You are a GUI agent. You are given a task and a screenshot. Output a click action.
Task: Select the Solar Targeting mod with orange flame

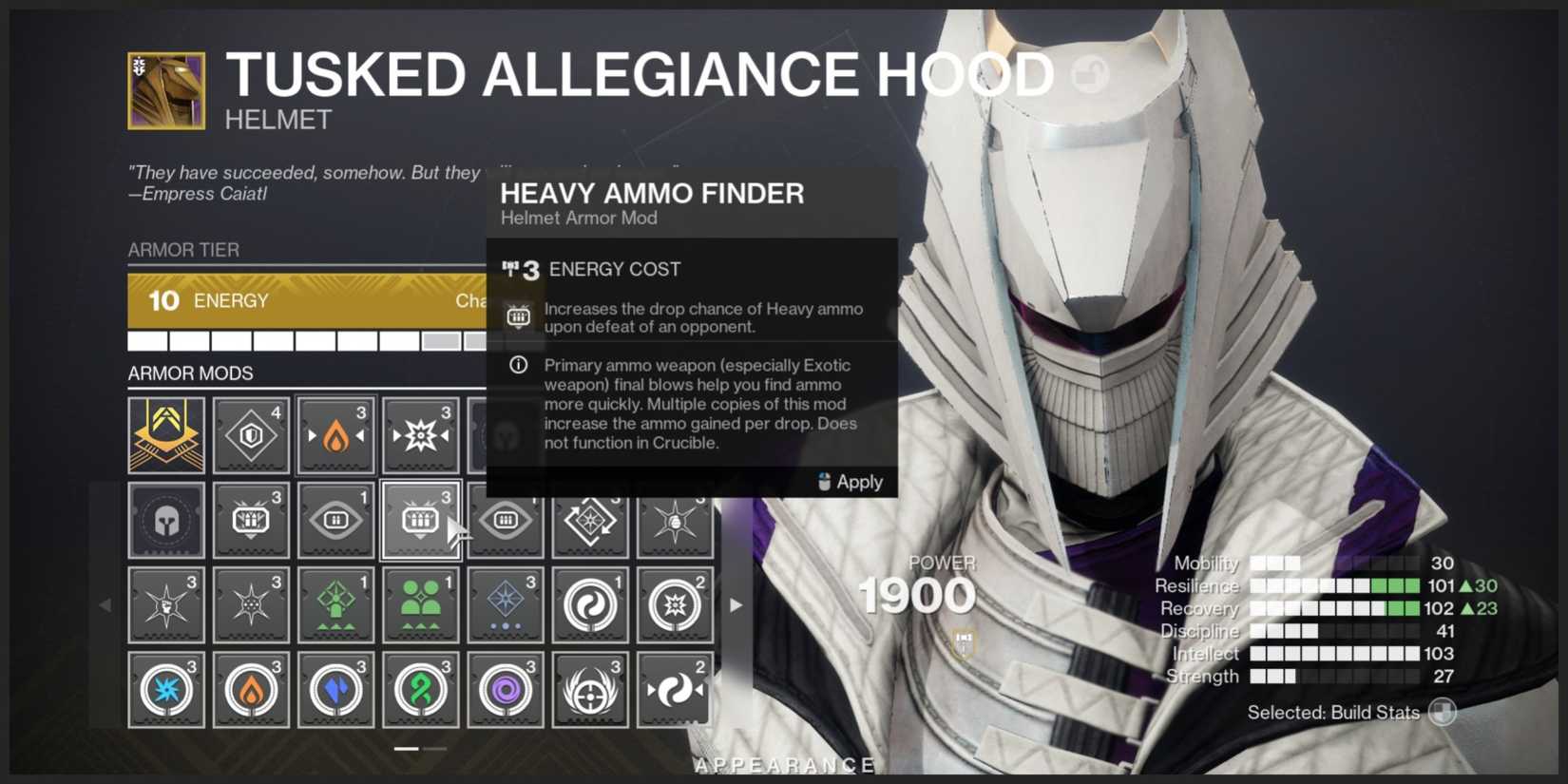(335, 435)
